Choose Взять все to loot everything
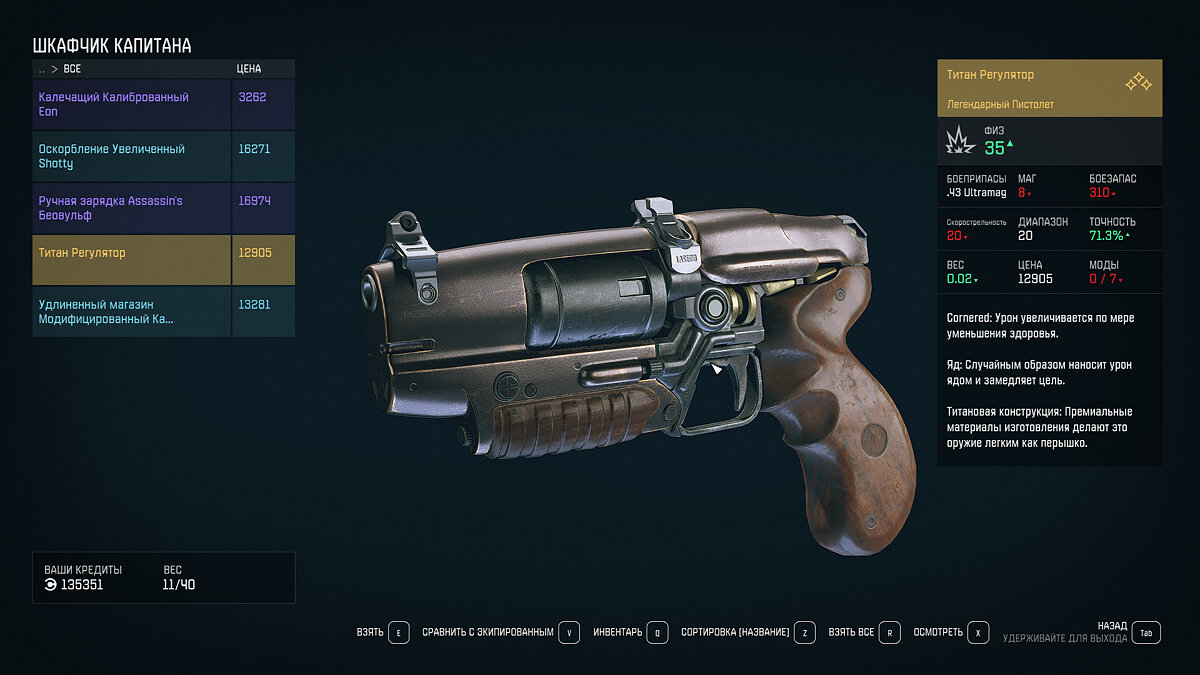 pyautogui.click(x=864, y=633)
